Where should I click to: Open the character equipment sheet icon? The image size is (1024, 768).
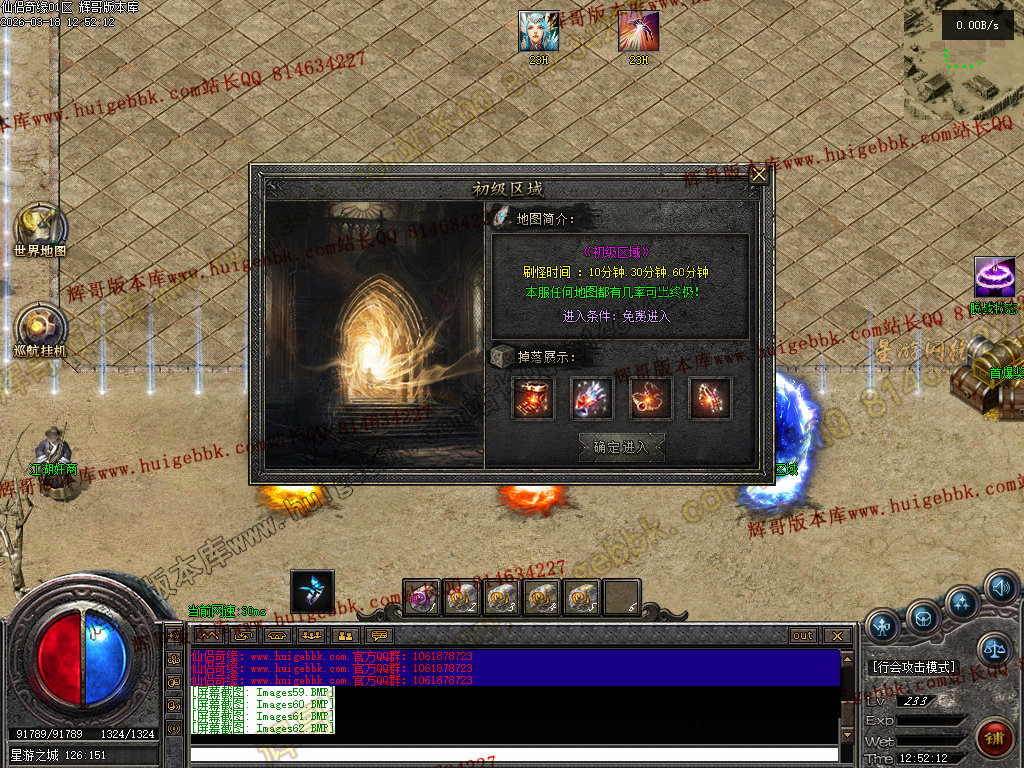(881, 627)
